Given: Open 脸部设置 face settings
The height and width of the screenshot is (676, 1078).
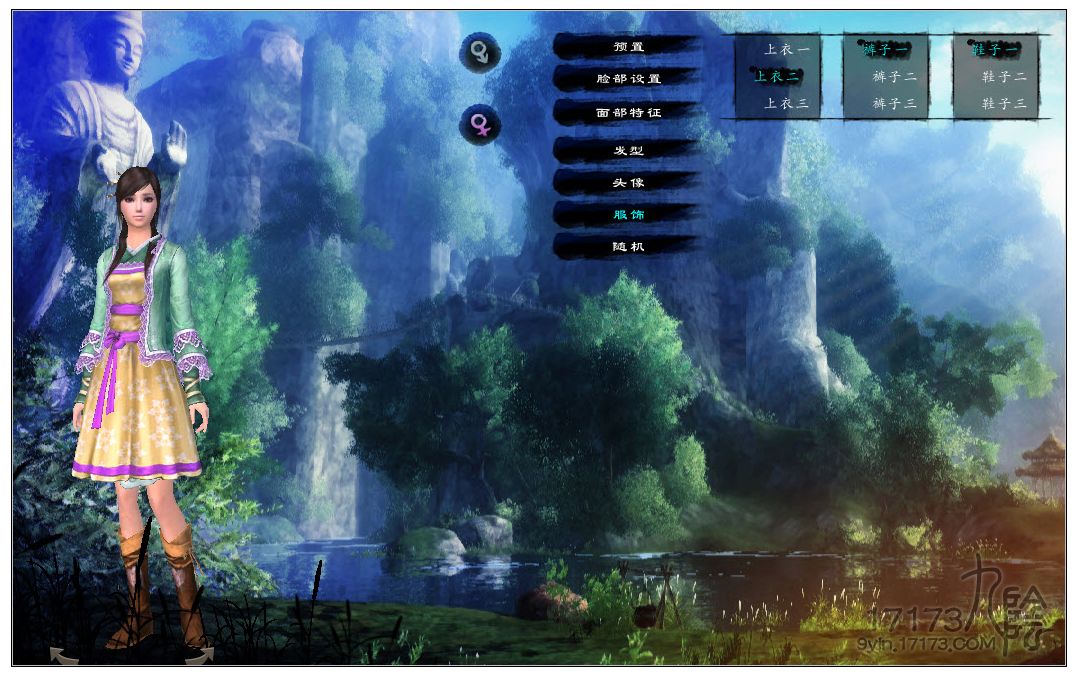Looking at the screenshot, I should coord(628,78).
